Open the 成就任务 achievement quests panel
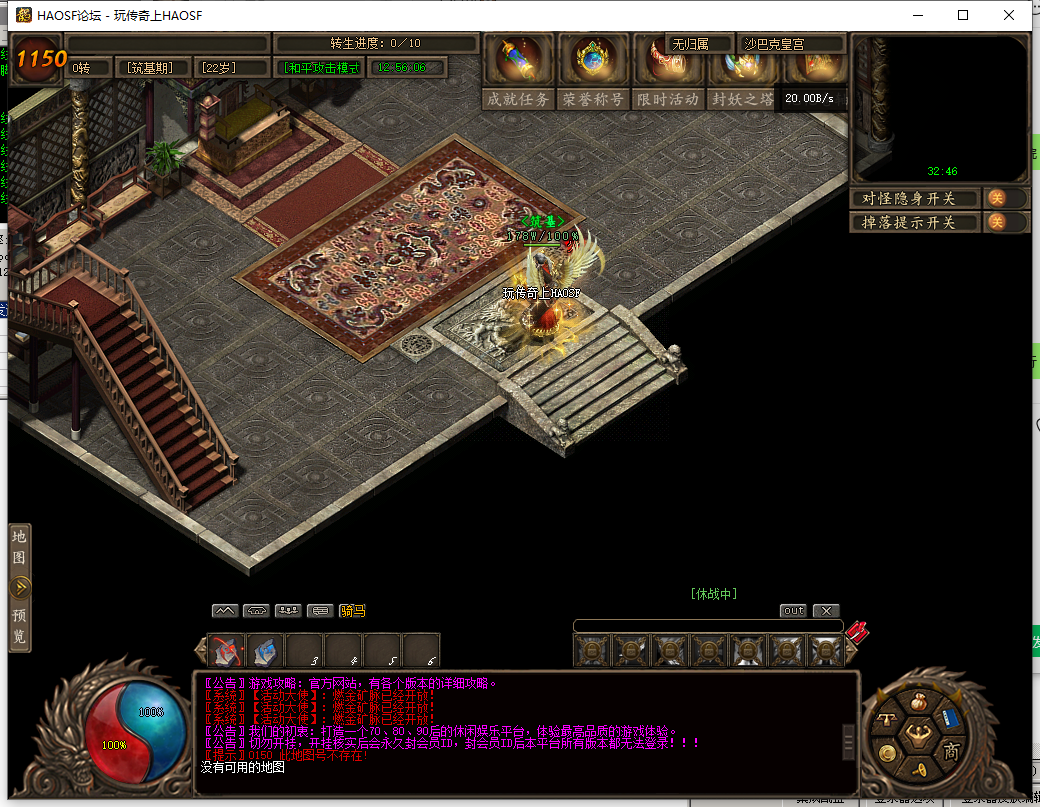 click(x=518, y=99)
